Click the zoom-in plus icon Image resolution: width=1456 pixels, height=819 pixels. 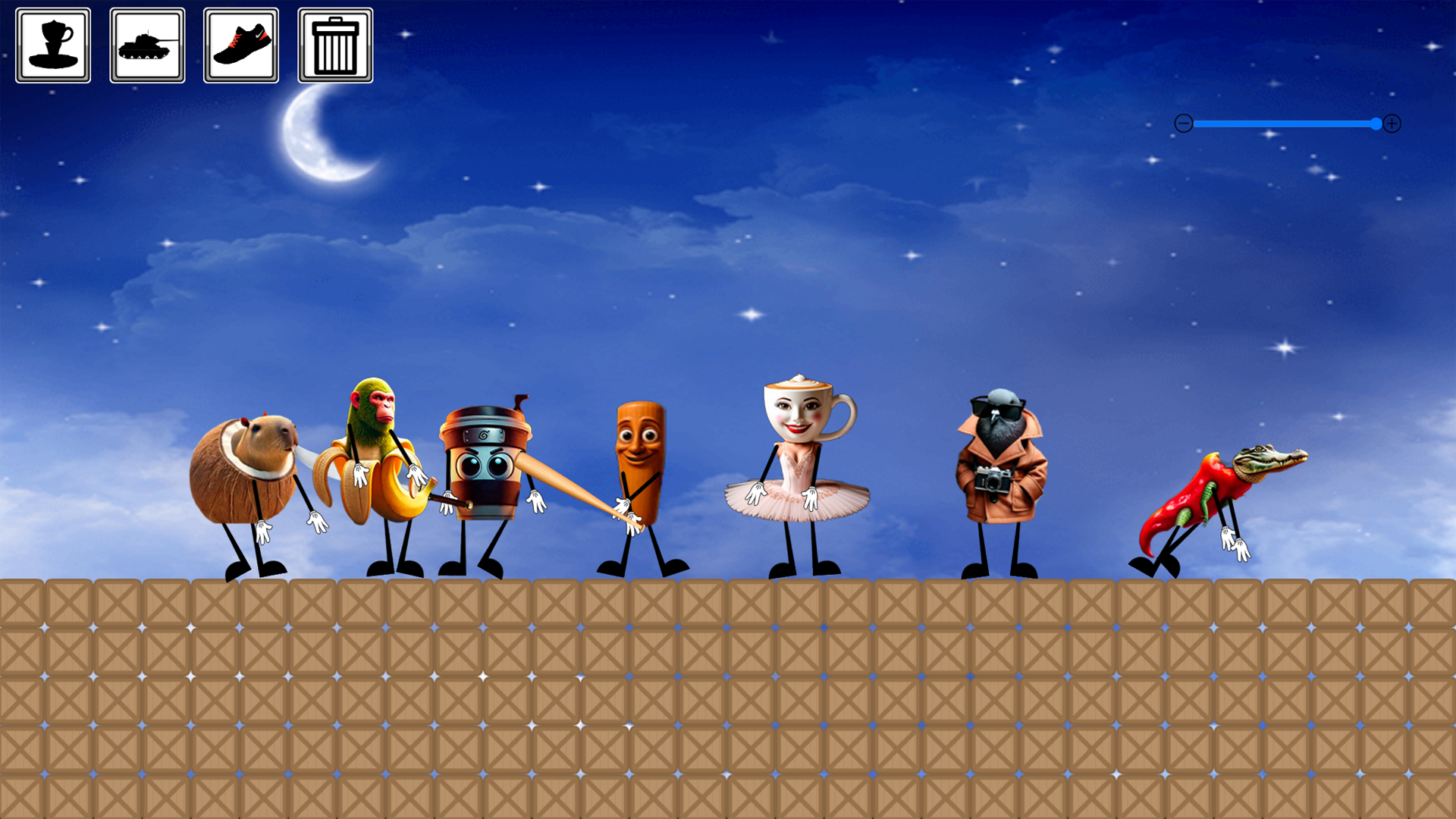coord(1392,124)
